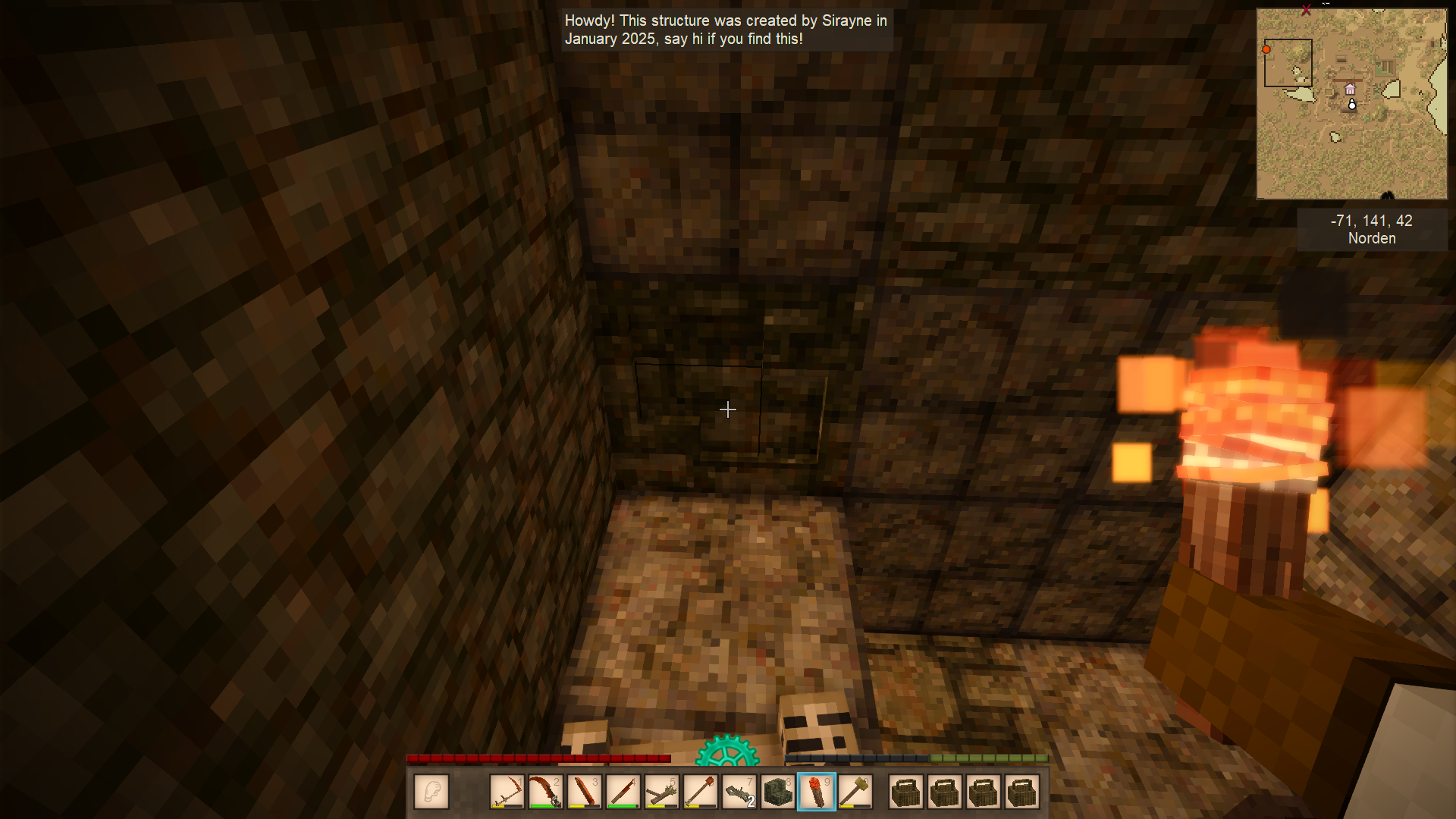The height and width of the screenshot is (819, 1456).
Task: Select the shovel in the hotbar
Action: point(700,792)
